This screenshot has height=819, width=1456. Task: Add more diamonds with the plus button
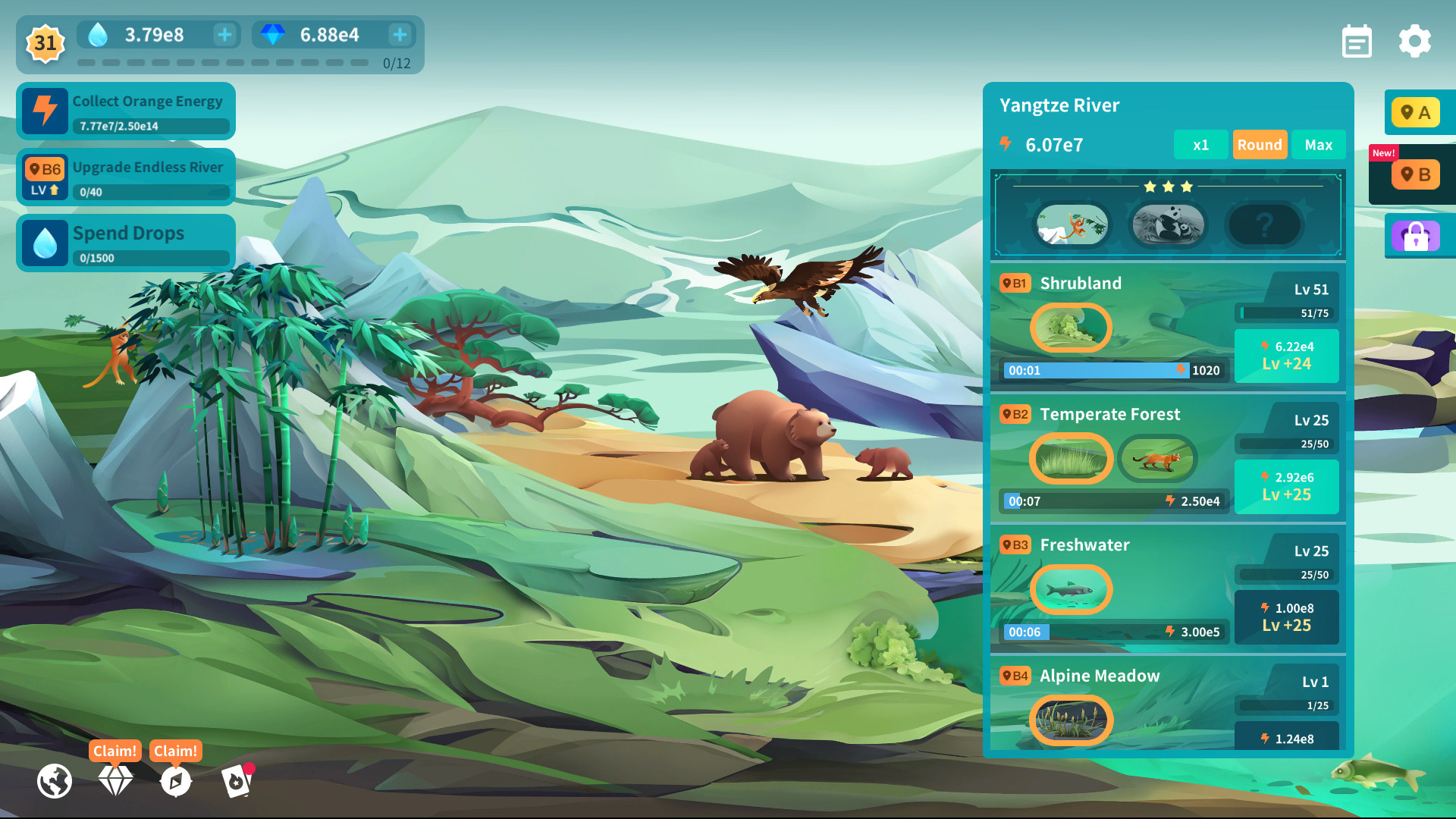pyautogui.click(x=400, y=34)
